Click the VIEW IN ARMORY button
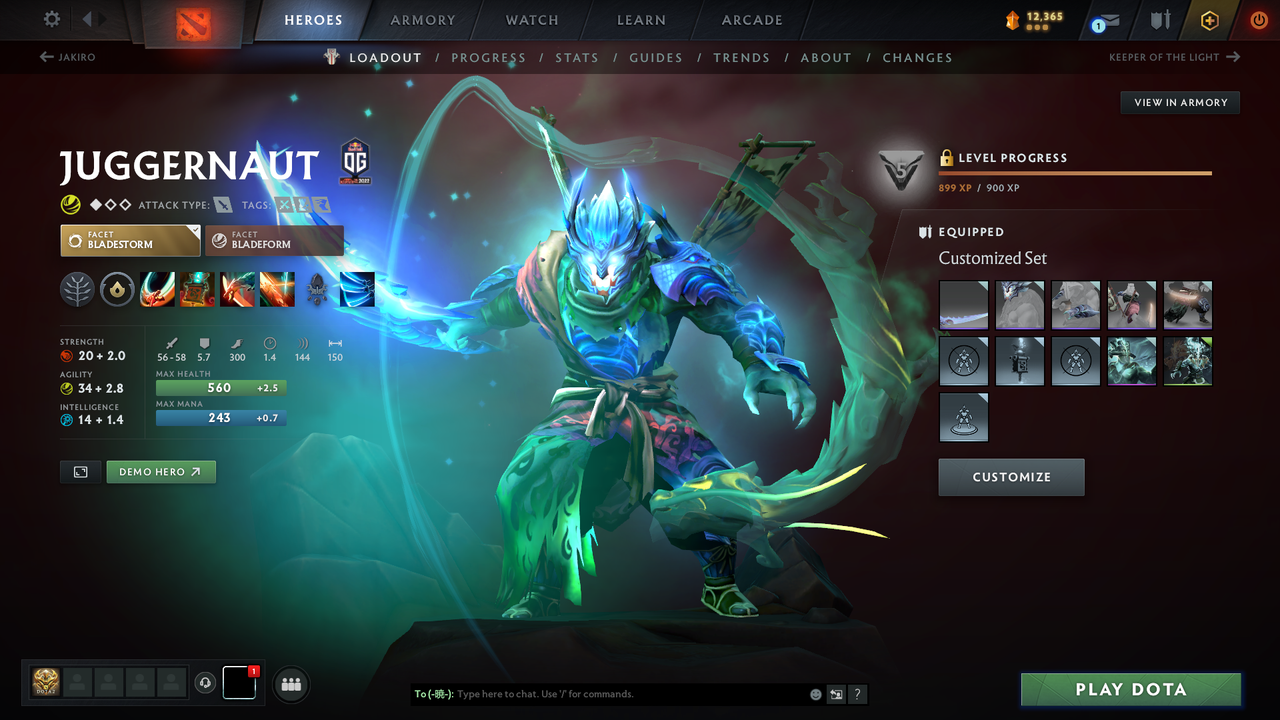1280x720 pixels. (1179, 102)
